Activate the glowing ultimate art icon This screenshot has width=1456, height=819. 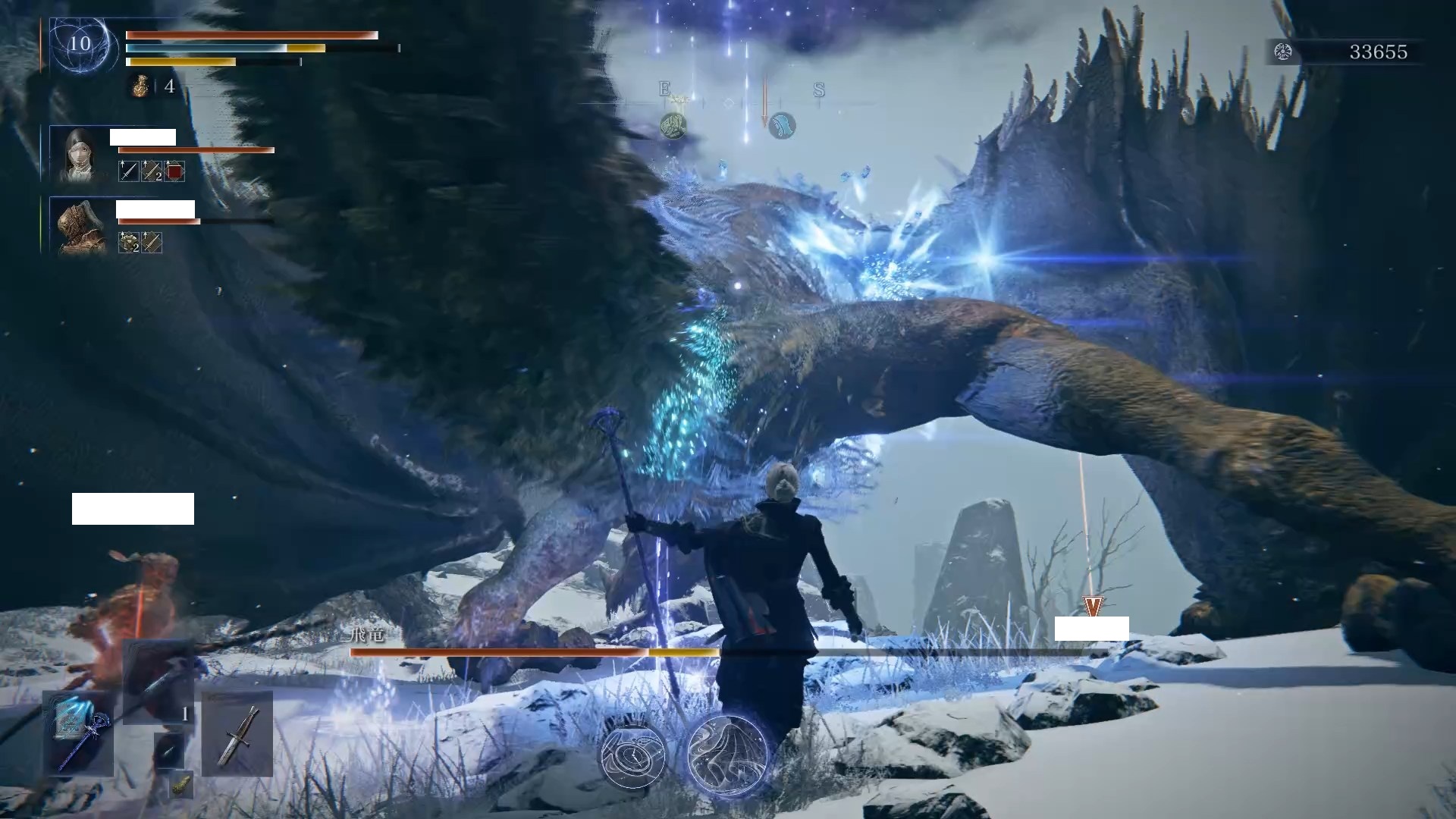[x=727, y=754]
